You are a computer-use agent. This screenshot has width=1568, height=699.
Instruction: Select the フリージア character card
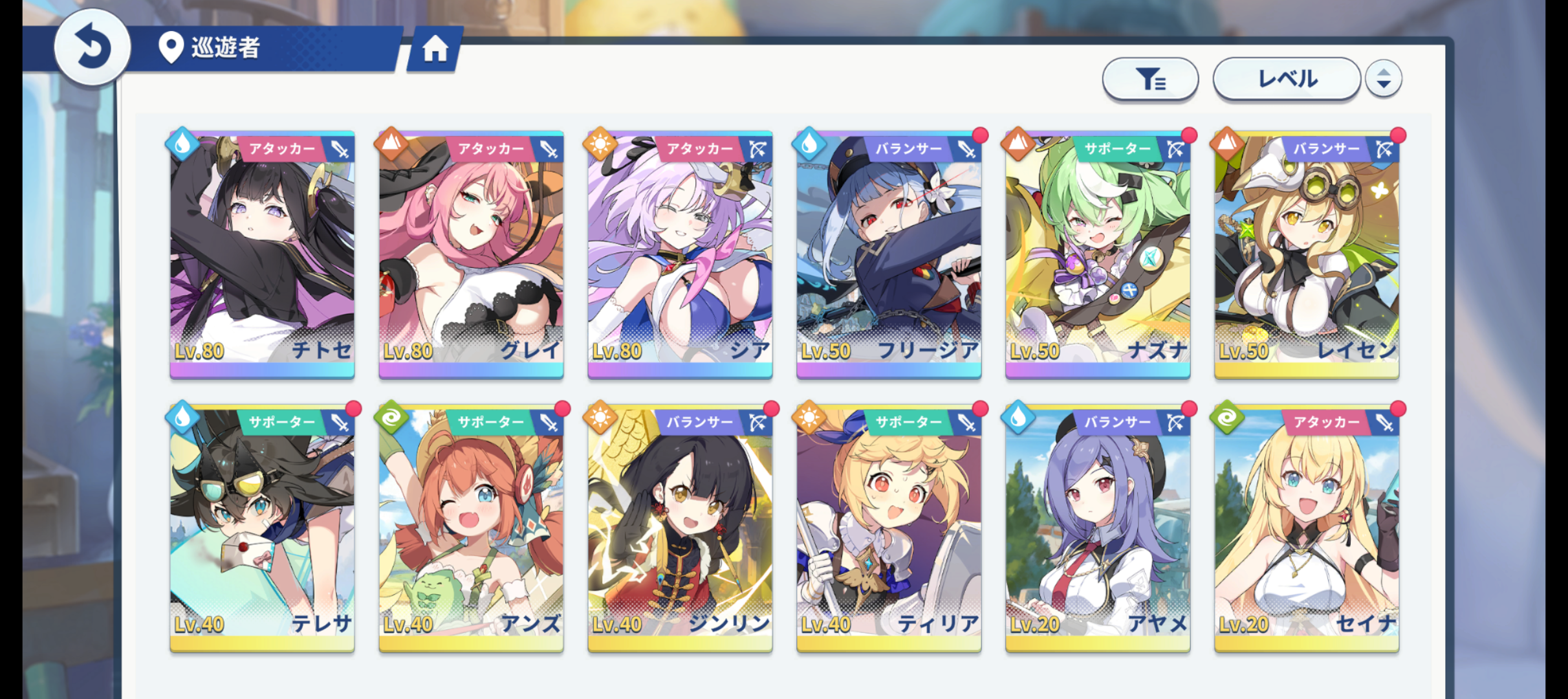889,254
